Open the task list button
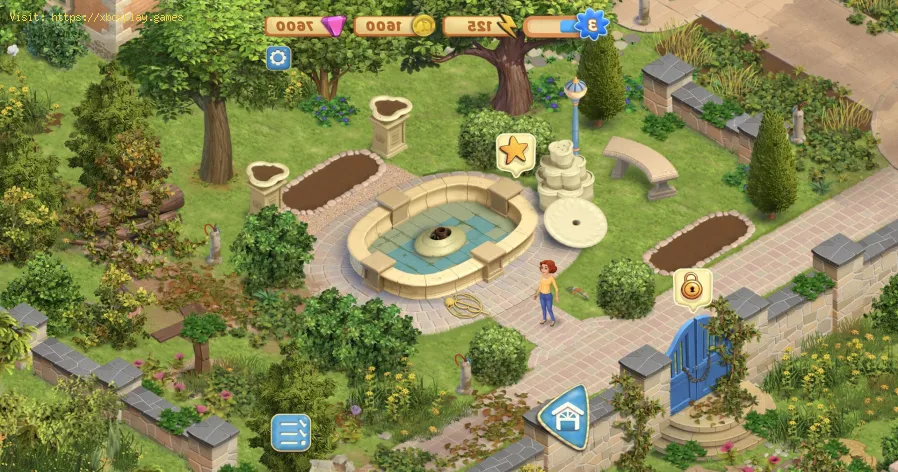 (x=291, y=432)
